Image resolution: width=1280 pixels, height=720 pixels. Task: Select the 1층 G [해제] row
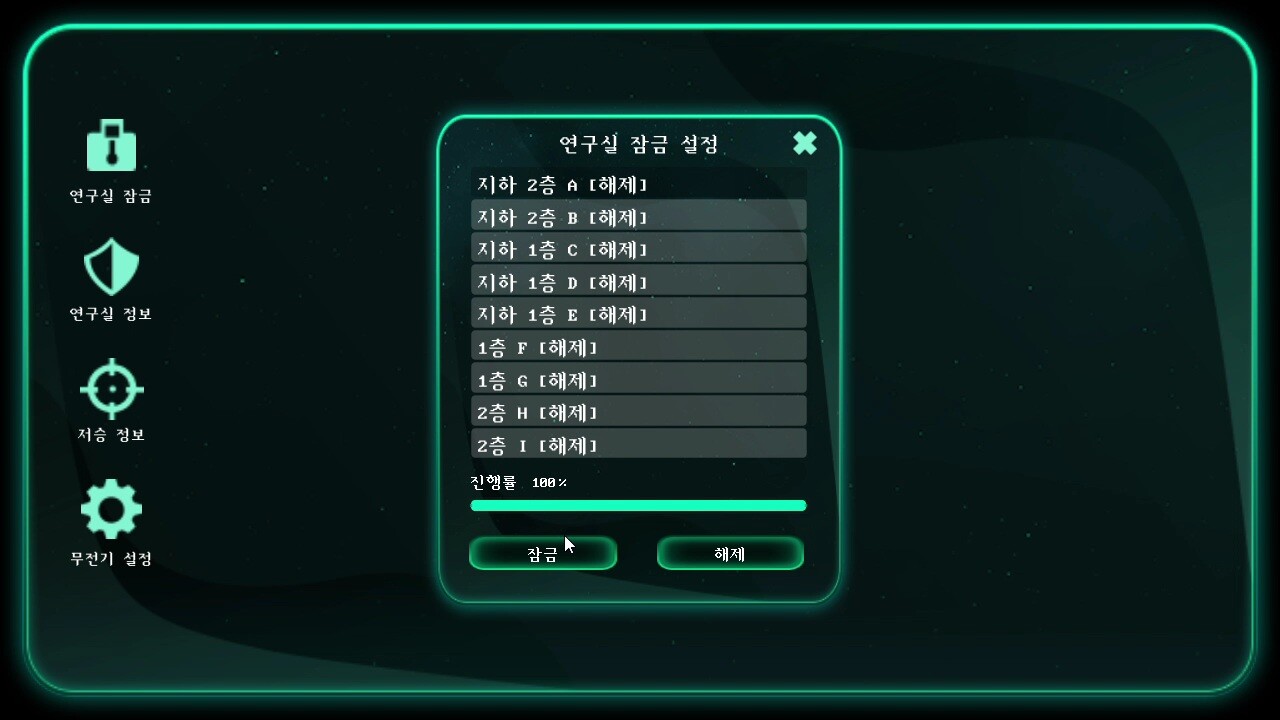click(638, 379)
